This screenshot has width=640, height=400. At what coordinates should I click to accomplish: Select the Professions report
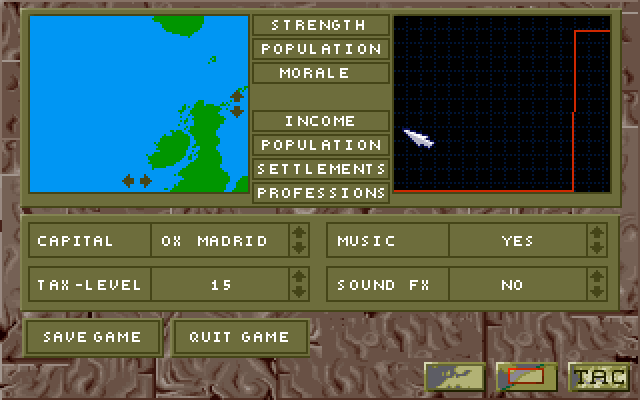click(x=320, y=192)
